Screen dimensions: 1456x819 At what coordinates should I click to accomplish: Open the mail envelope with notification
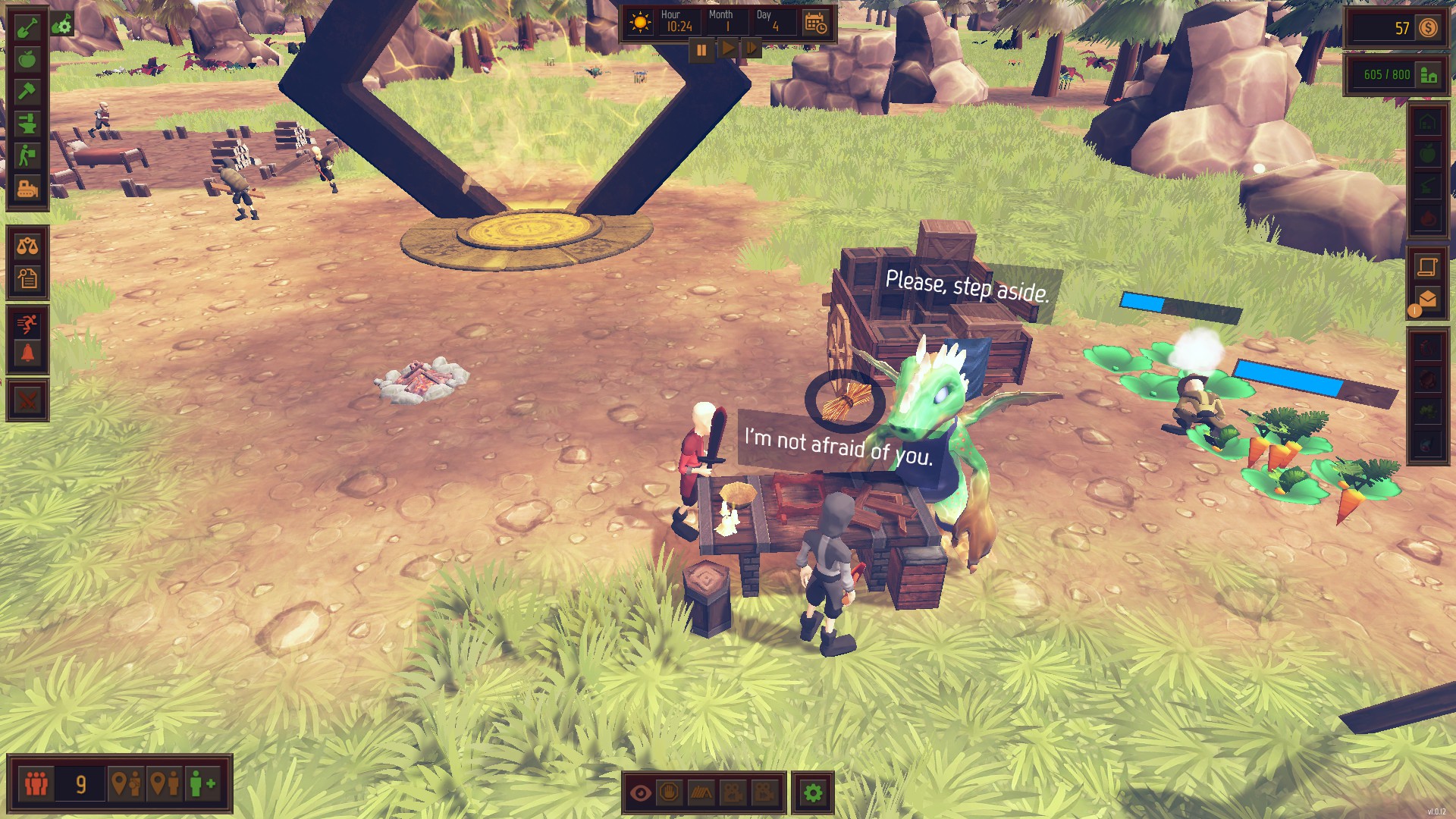(x=1427, y=300)
